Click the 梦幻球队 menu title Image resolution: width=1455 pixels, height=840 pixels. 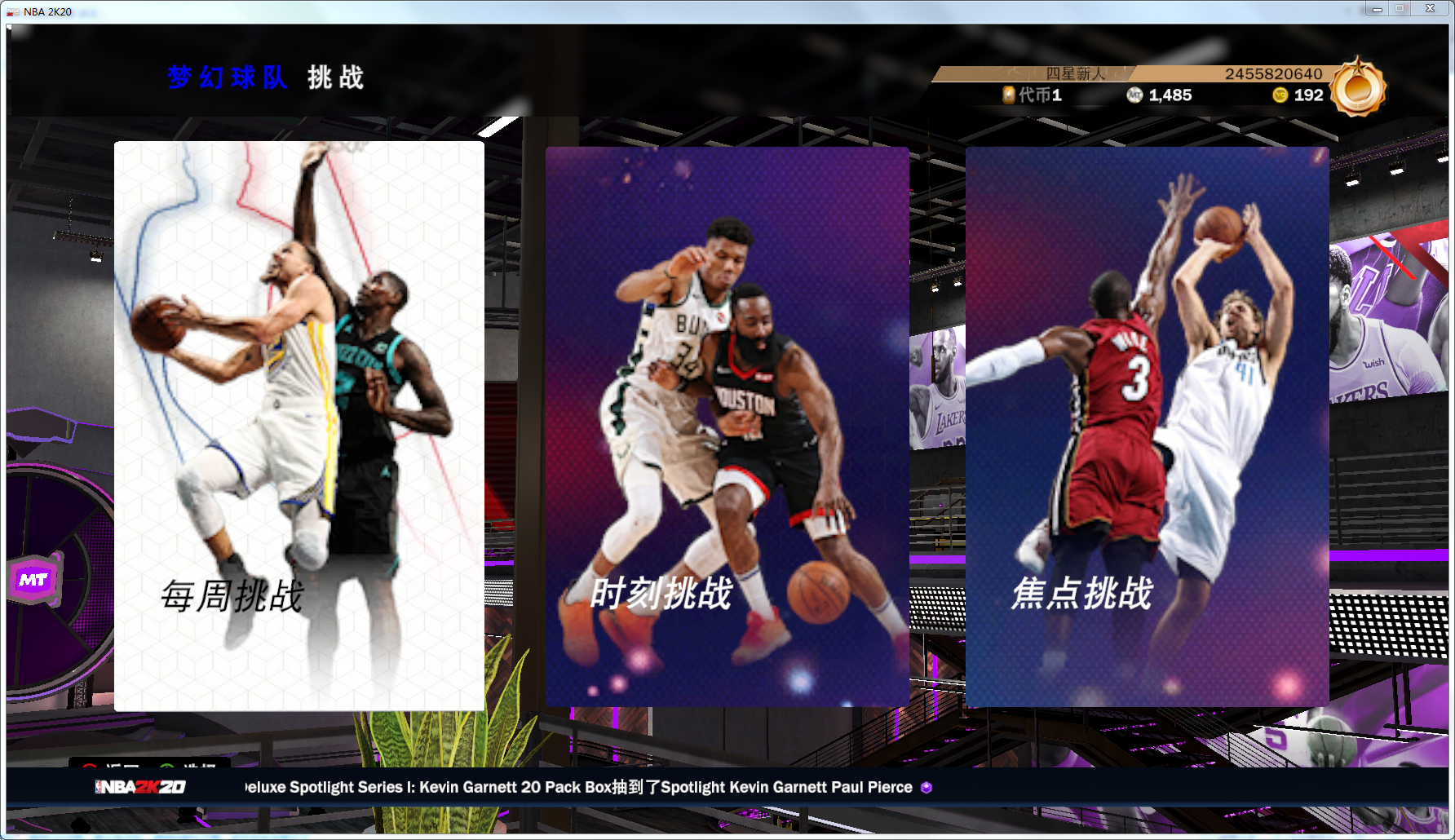point(228,78)
